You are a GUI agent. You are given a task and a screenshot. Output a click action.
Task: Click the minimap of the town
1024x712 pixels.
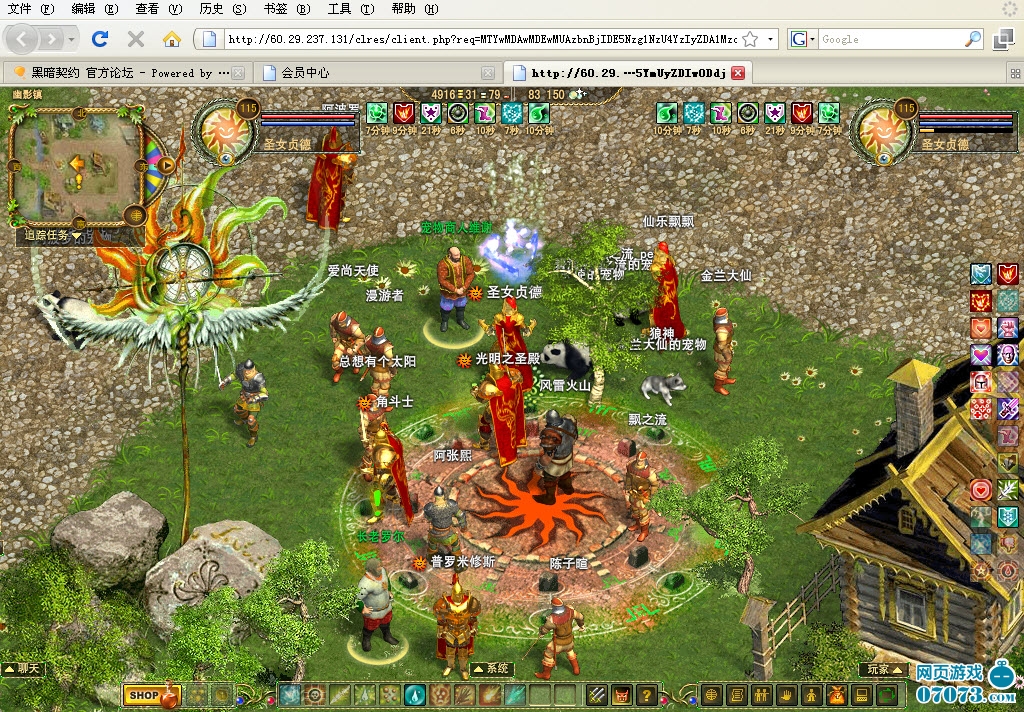pyautogui.click(x=76, y=162)
